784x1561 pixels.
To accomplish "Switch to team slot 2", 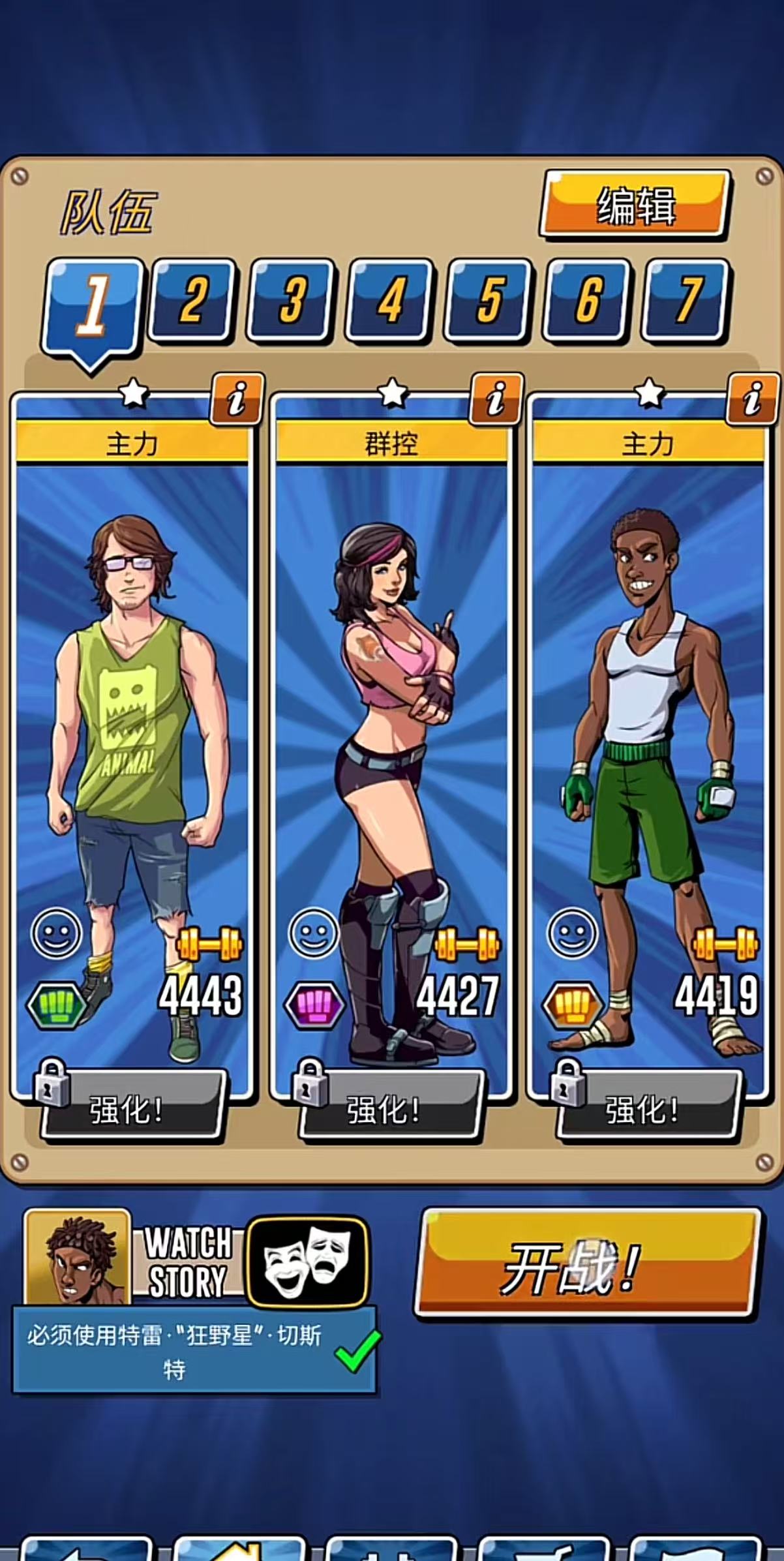I will click(x=192, y=299).
